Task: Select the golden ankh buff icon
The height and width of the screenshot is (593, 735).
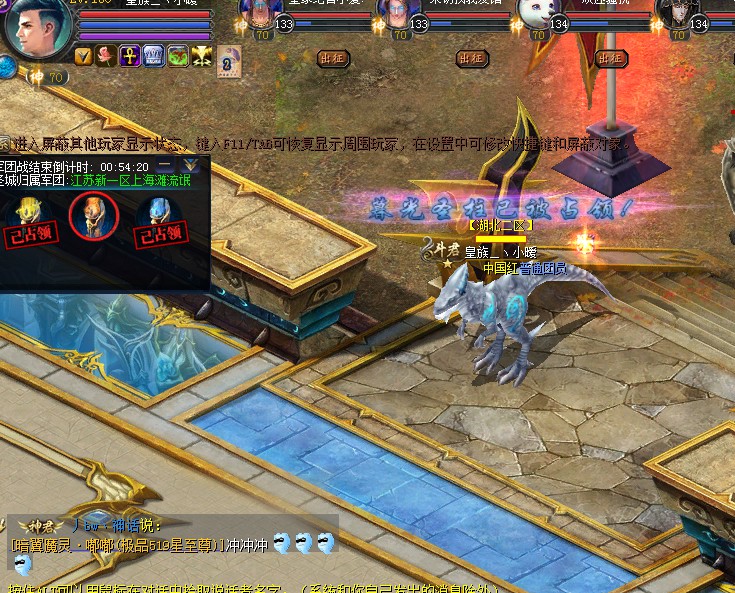Action: click(130, 56)
